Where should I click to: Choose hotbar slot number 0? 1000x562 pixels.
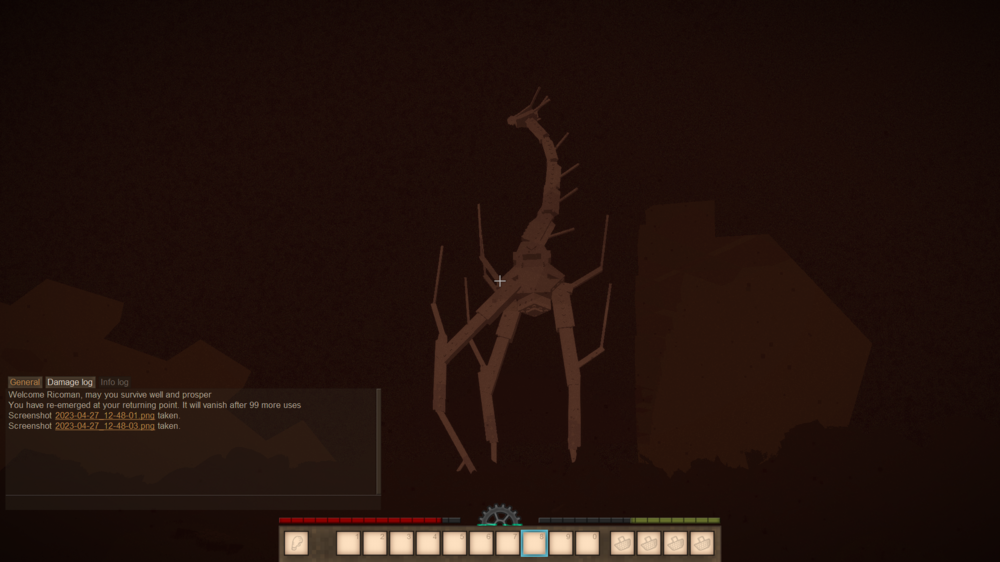[x=588, y=543]
